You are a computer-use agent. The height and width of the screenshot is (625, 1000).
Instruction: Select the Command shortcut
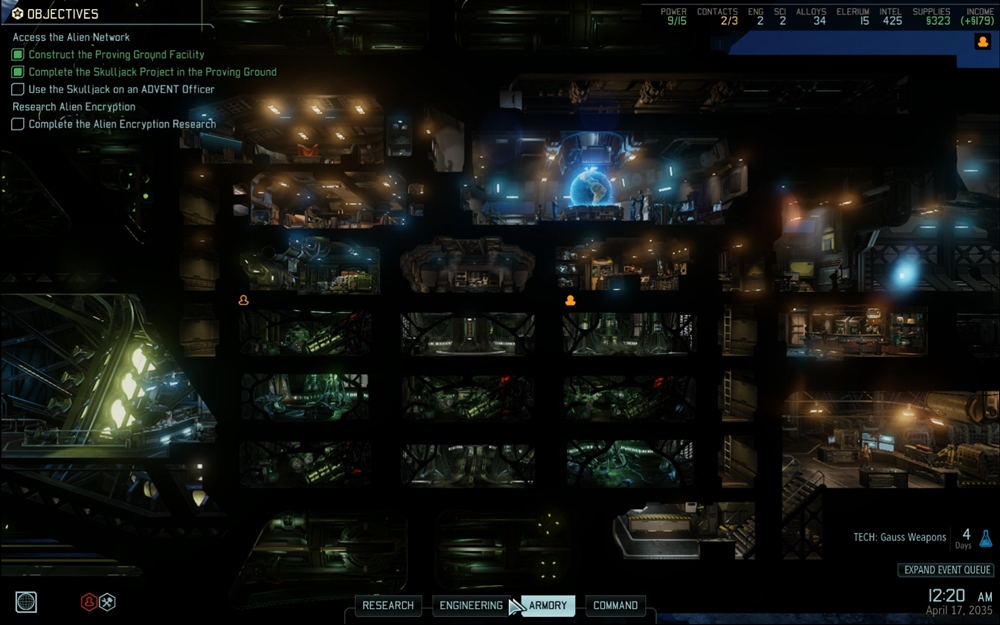[x=615, y=605]
